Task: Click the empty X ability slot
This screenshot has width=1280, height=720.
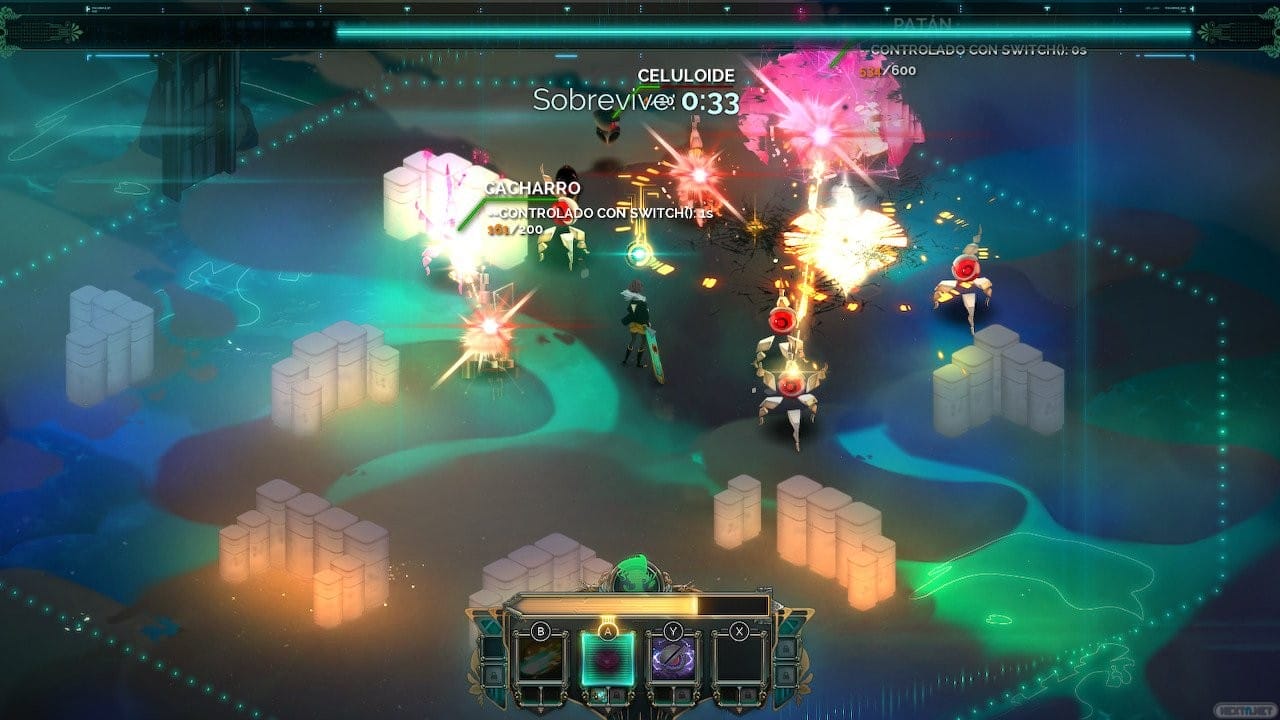Action: (x=740, y=658)
